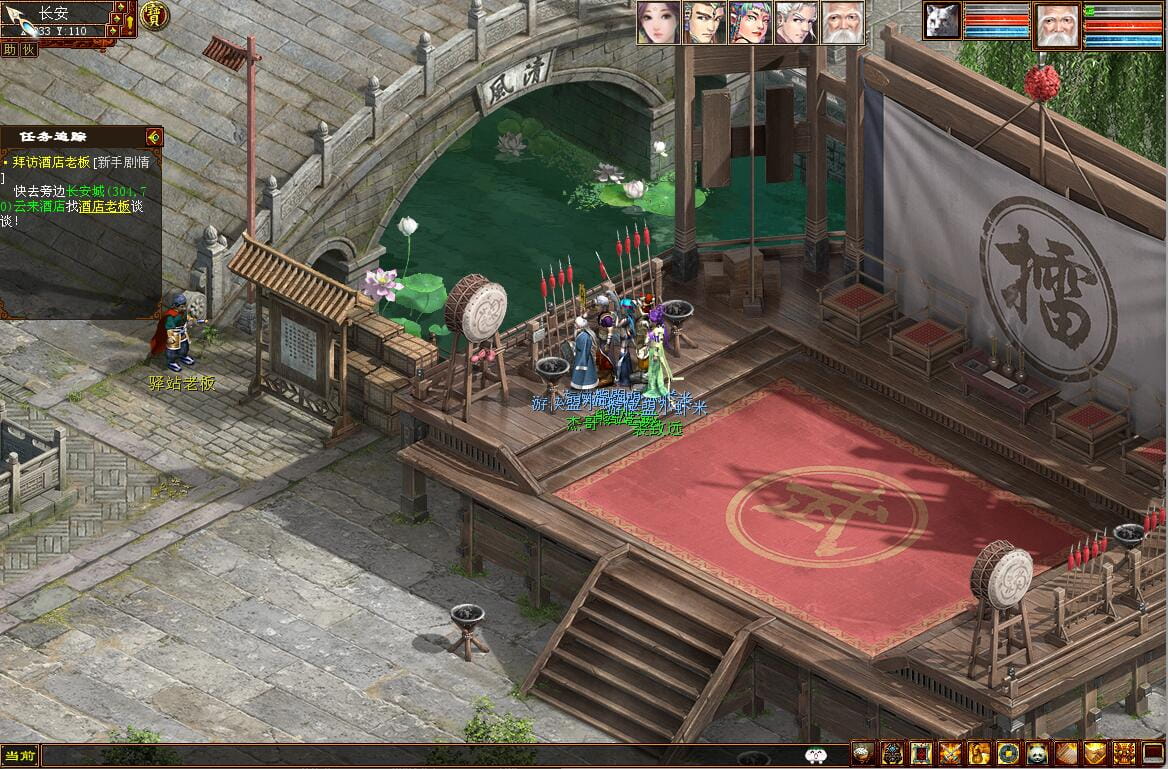Open the bearded elder player portrait
Image resolution: width=1168 pixels, height=769 pixels.
pyautogui.click(x=1056, y=24)
